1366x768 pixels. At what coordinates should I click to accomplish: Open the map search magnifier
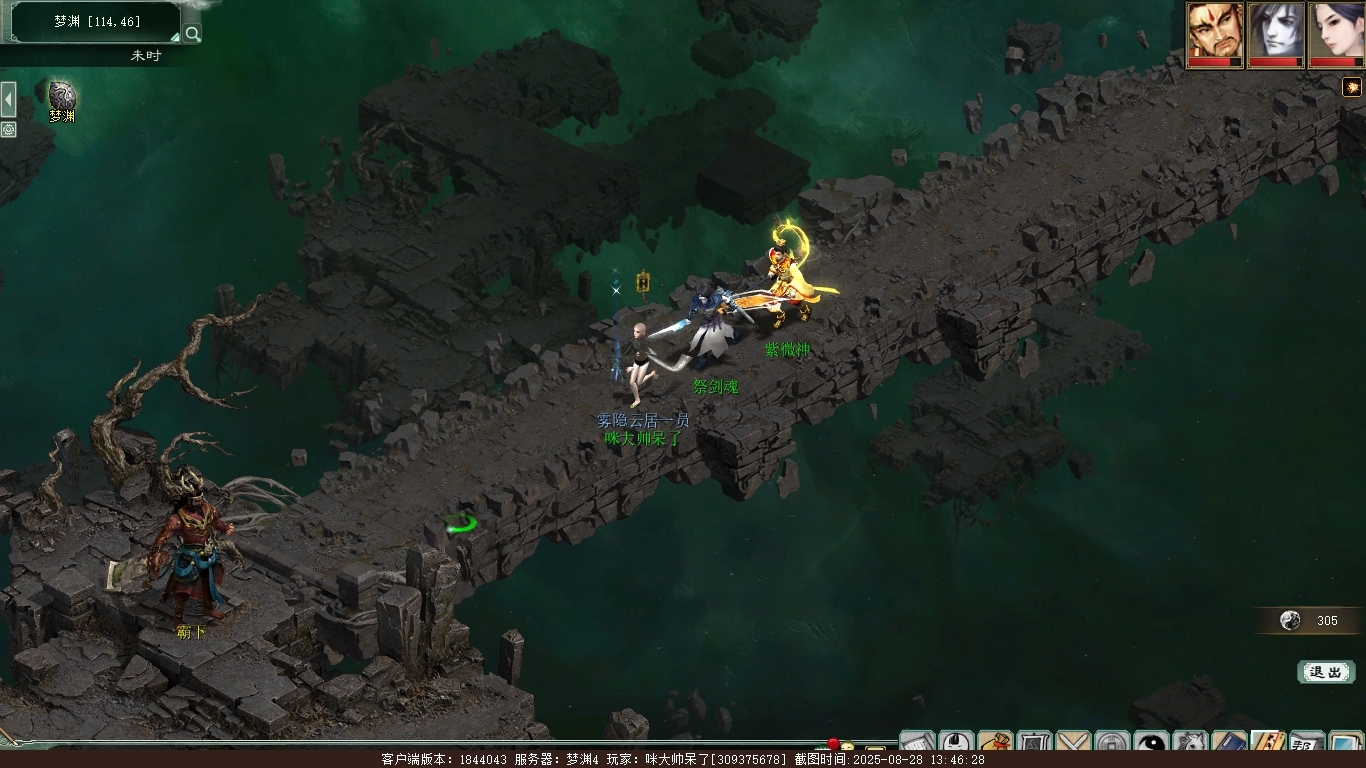[192, 33]
